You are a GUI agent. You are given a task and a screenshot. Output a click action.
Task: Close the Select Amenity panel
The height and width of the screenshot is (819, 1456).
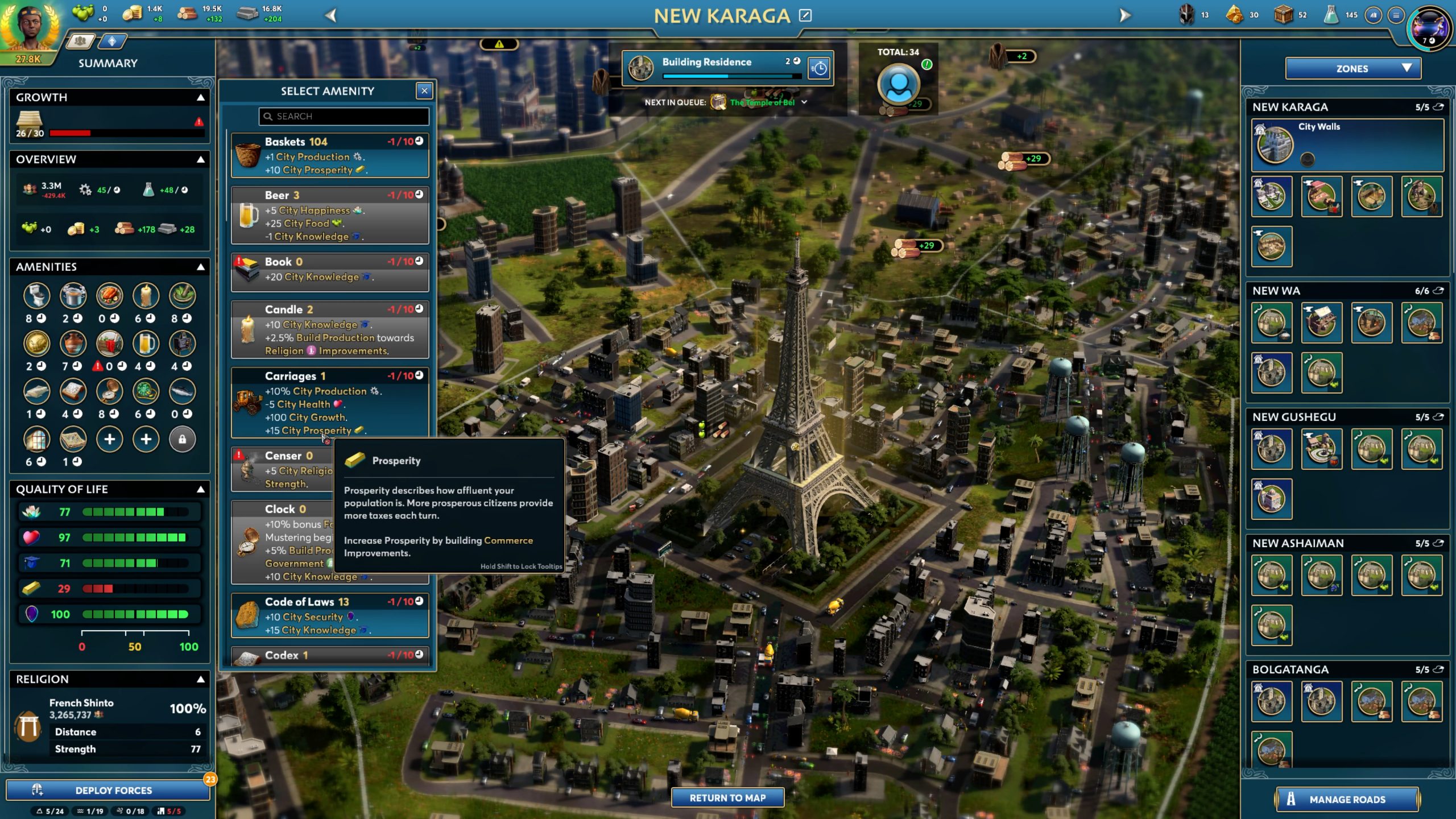[424, 90]
